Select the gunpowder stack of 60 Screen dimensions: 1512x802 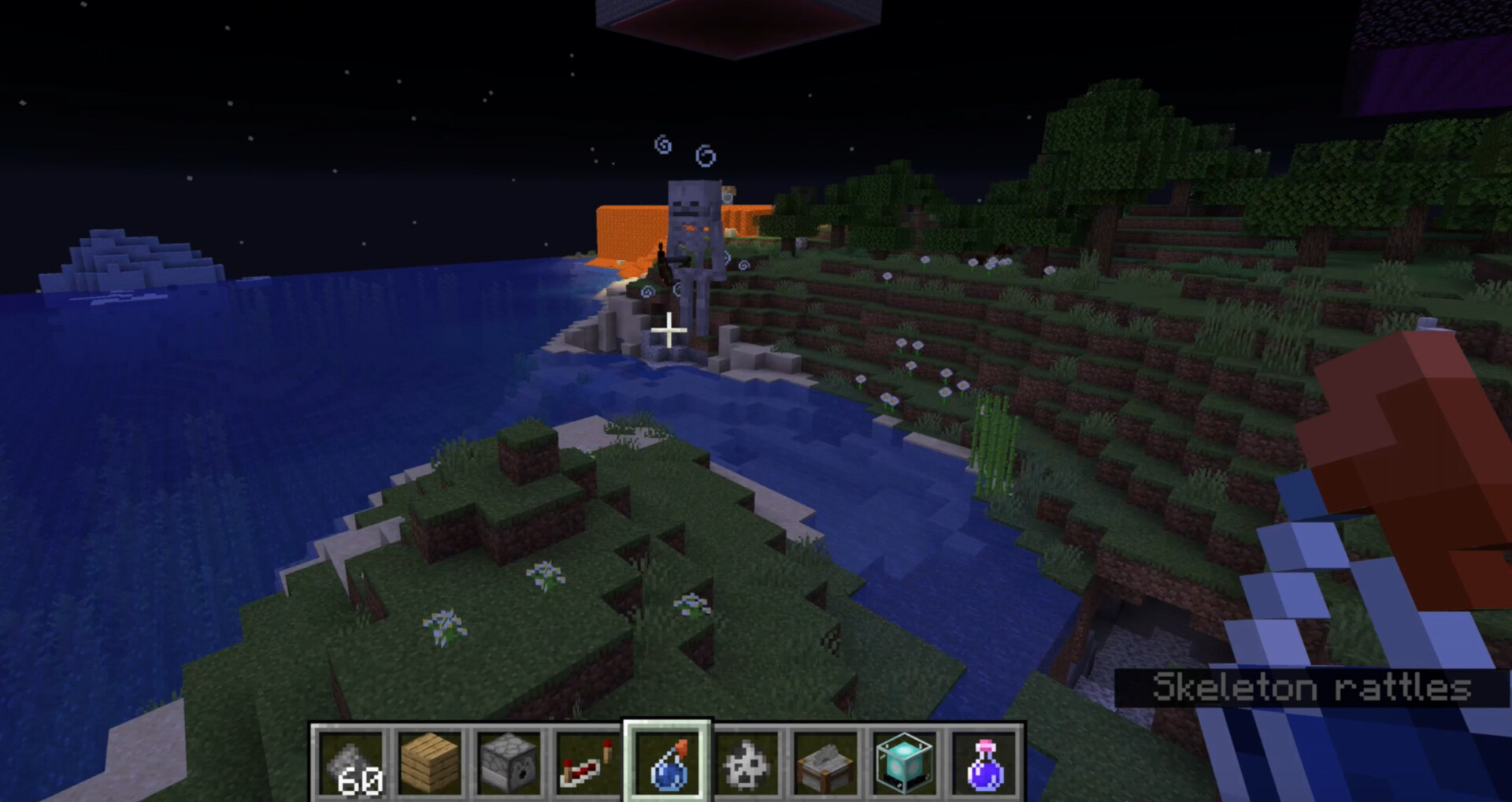pyautogui.click(x=352, y=763)
